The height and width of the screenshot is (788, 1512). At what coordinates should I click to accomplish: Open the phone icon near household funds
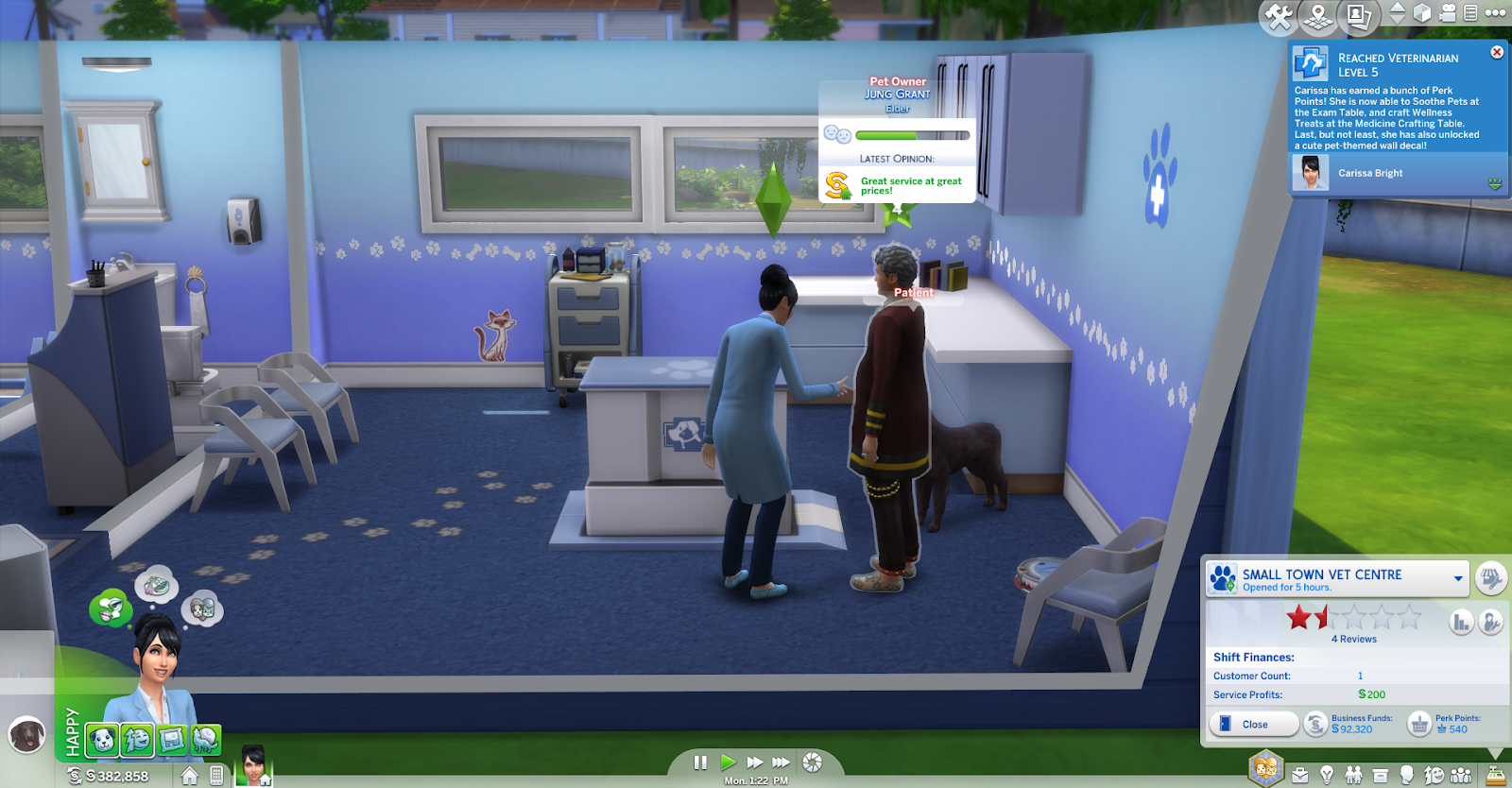215,774
